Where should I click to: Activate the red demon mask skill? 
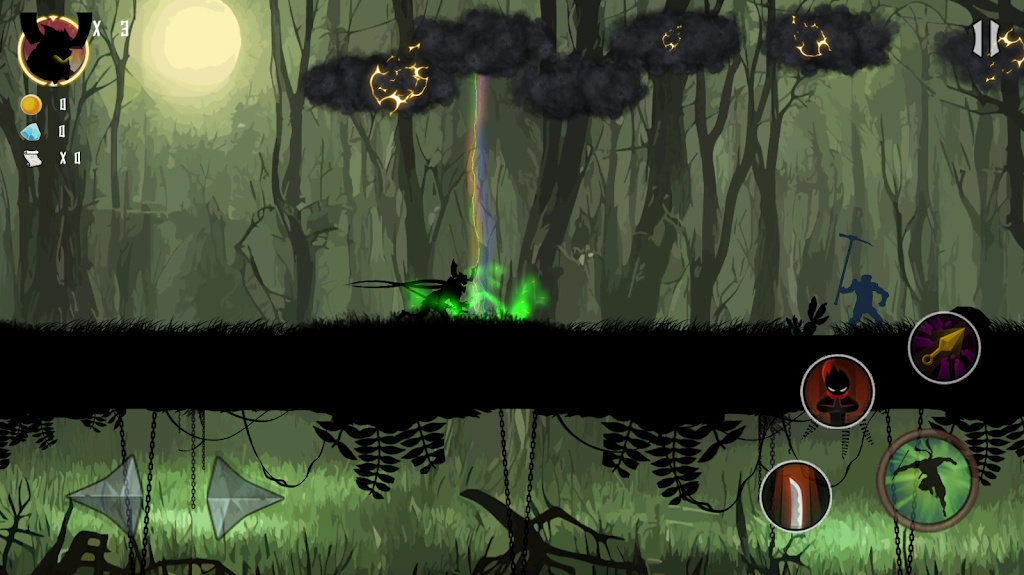click(837, 391)
